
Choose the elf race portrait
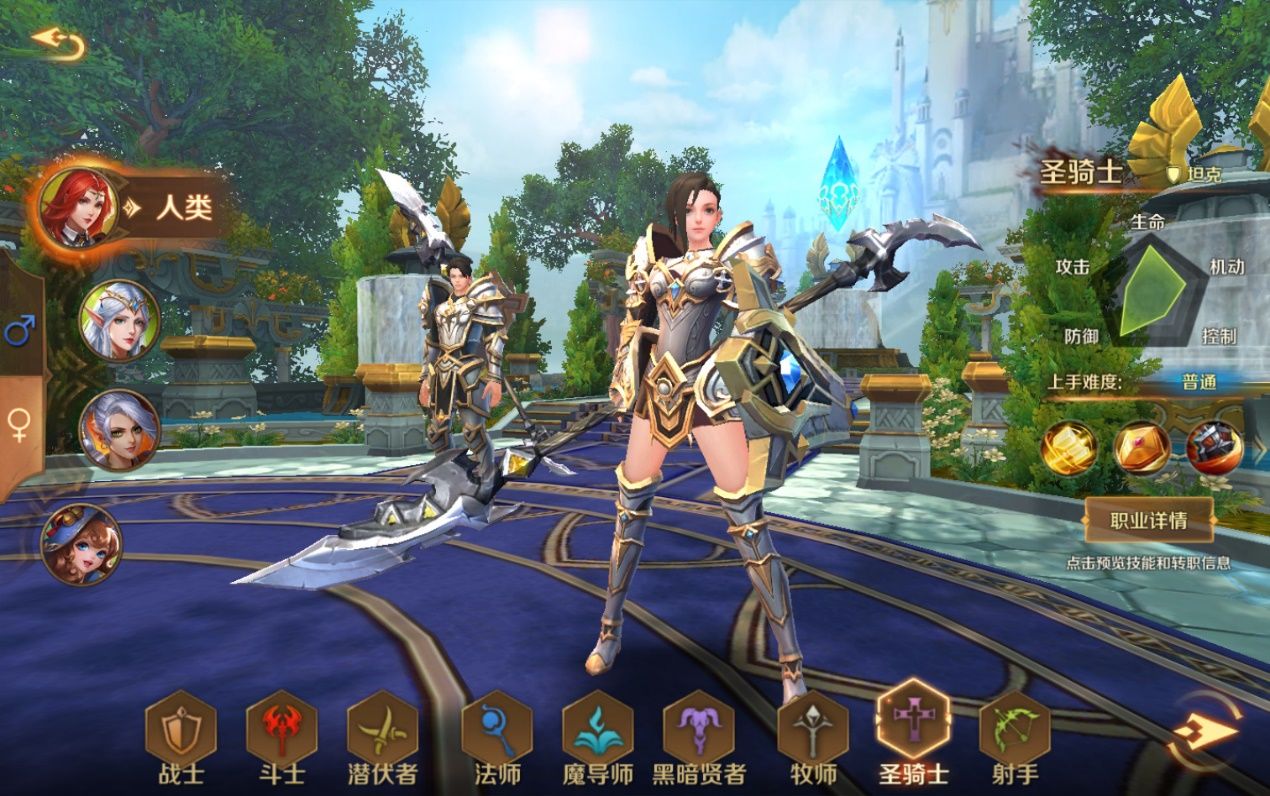pyautogui.click(x=119, y=320)
